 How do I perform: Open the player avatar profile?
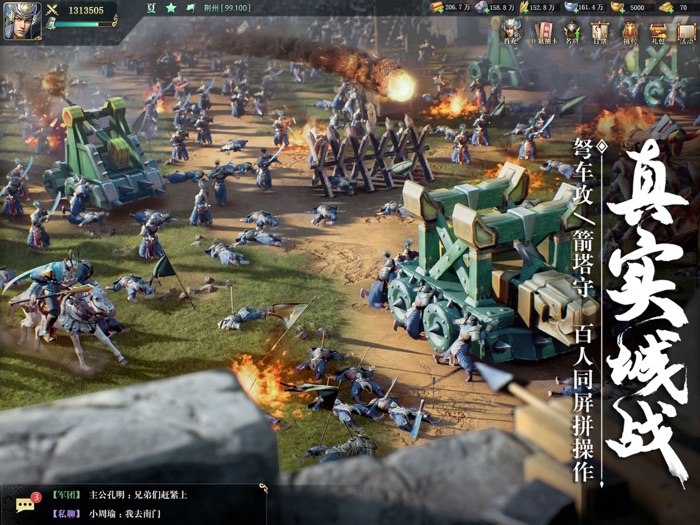pos(22,20)
